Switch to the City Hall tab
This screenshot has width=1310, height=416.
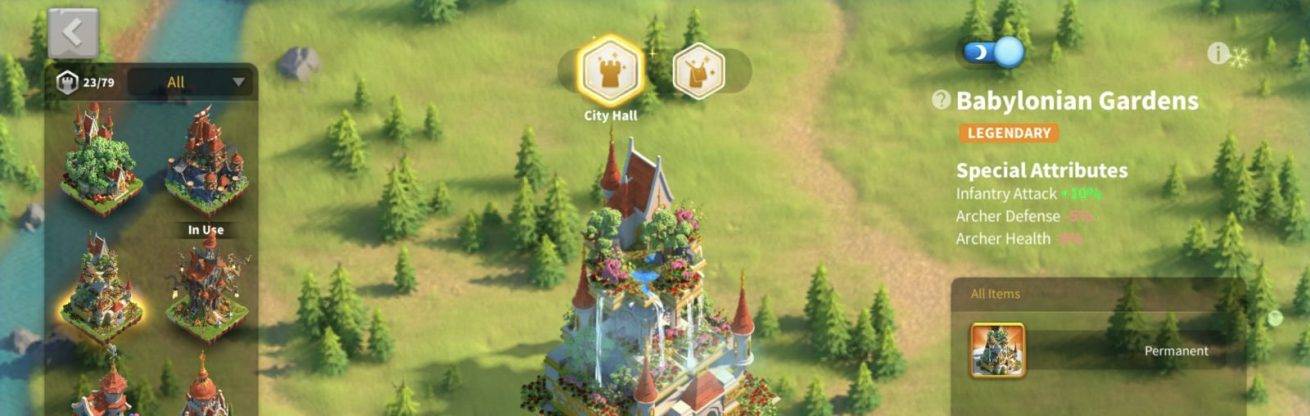point(610,71)
